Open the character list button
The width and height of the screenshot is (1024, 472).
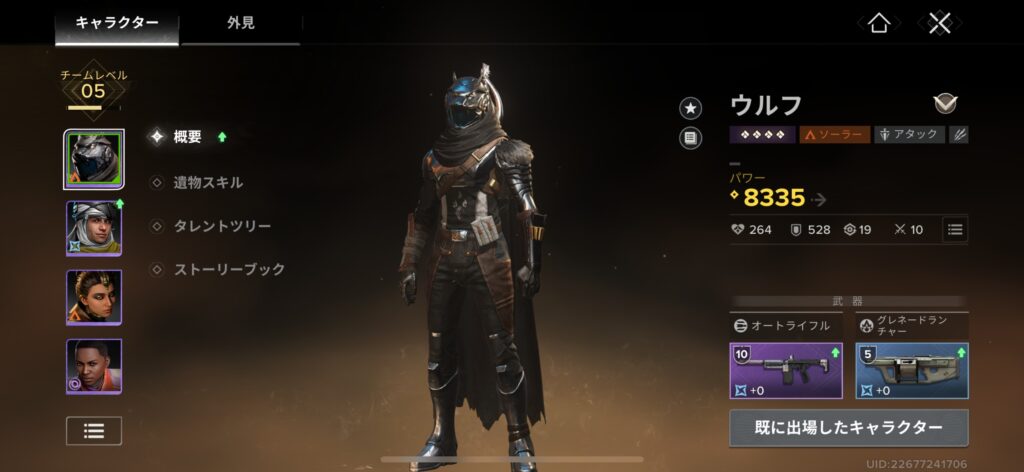coord(94,431)
